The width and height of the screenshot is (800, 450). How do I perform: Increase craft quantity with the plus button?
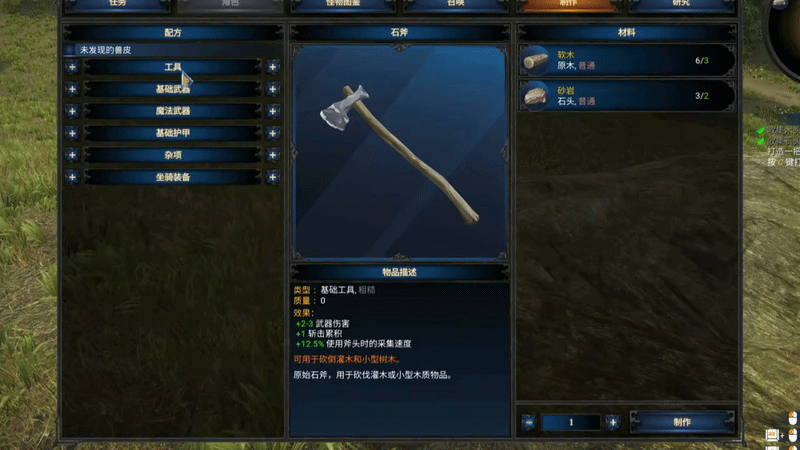[x=612, y=422]
